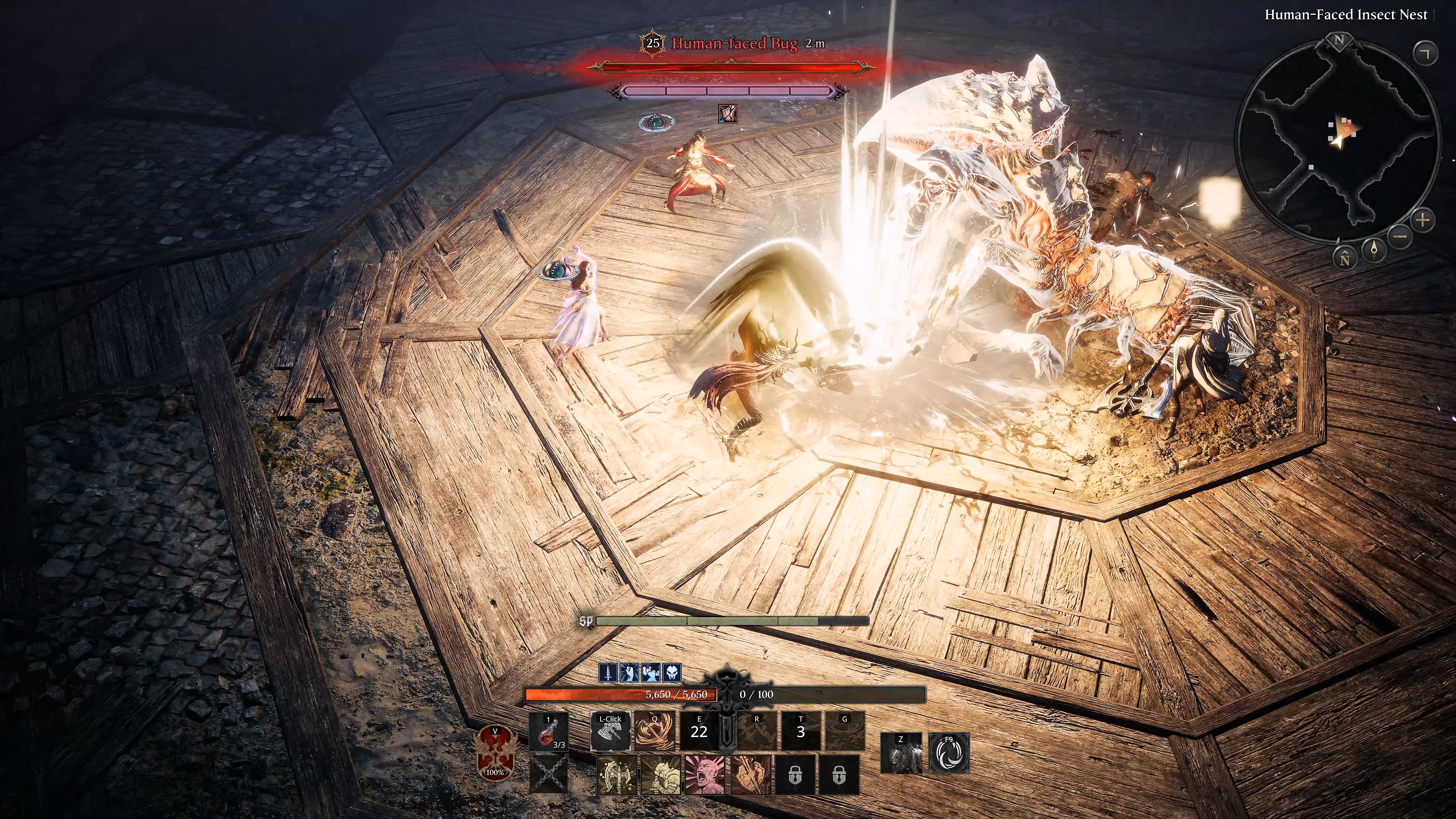This screenshot has height=819, width=1456.
Task: Select the E skill on cooldown
Action: click(x=699, y=732)
